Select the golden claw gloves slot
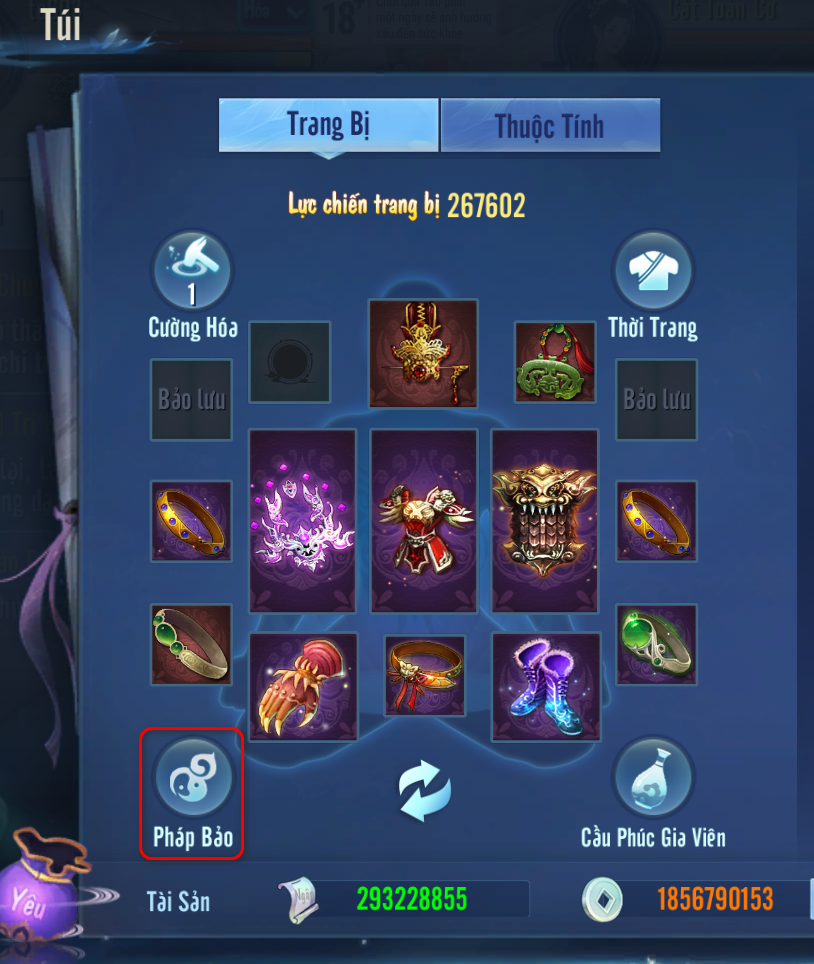 pyautogui.click(x=302, y=686)
